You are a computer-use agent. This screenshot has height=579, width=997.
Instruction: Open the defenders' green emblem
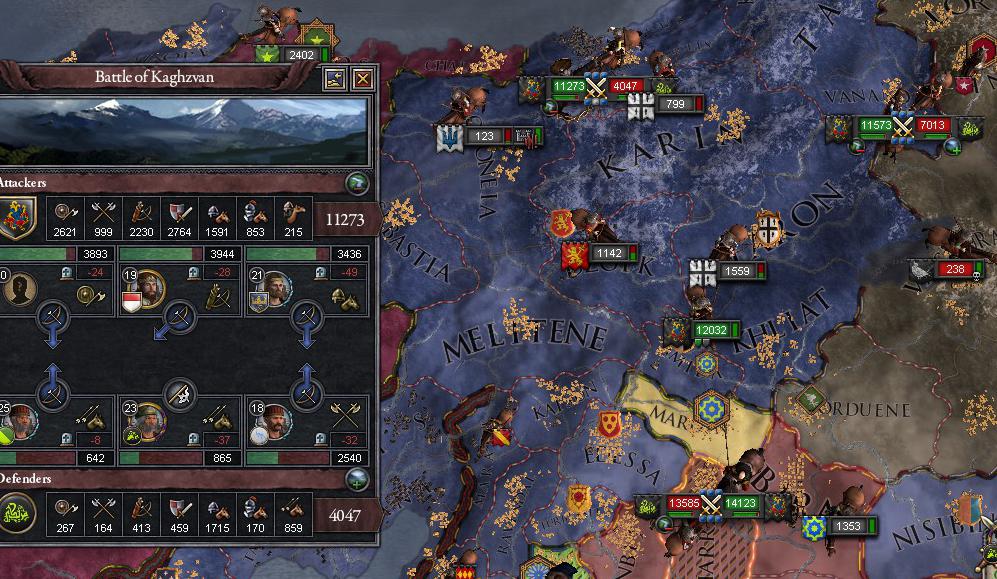(x=18, y=515)
